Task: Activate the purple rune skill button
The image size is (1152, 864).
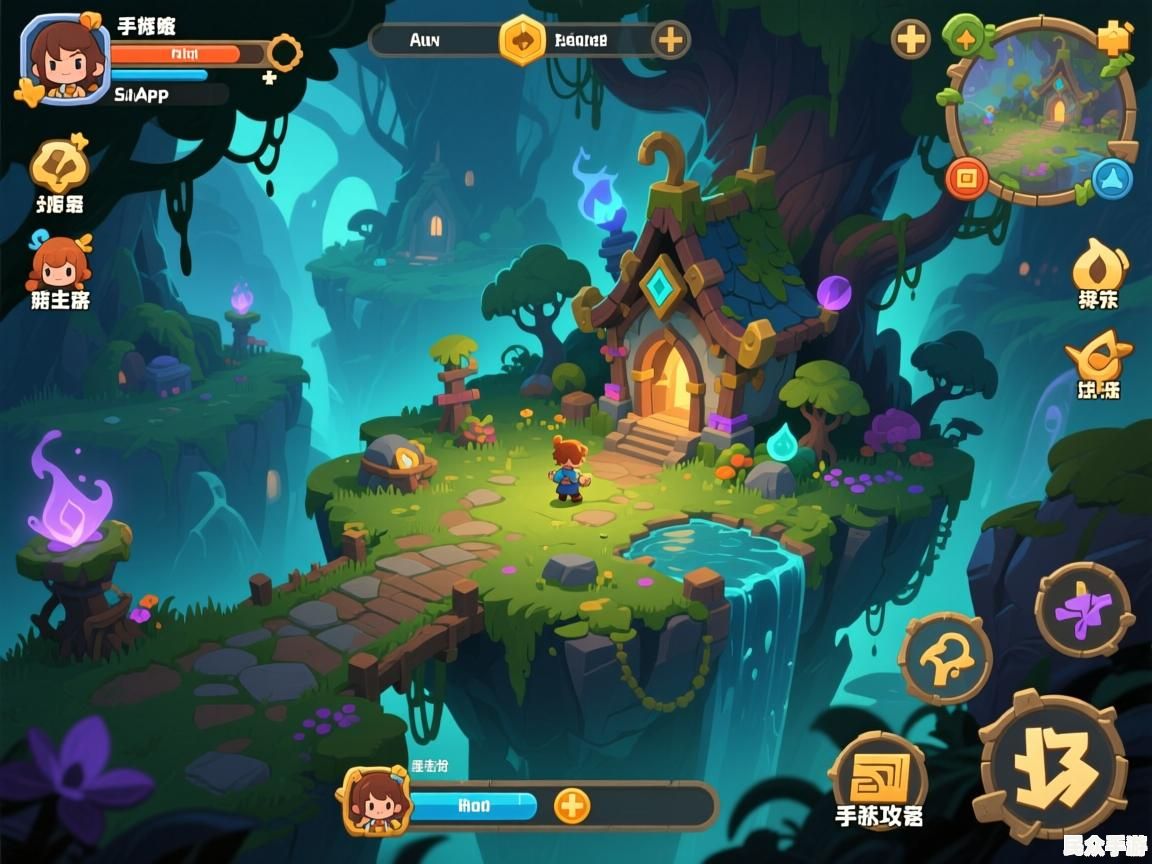Action: (x=1083, y=609)
